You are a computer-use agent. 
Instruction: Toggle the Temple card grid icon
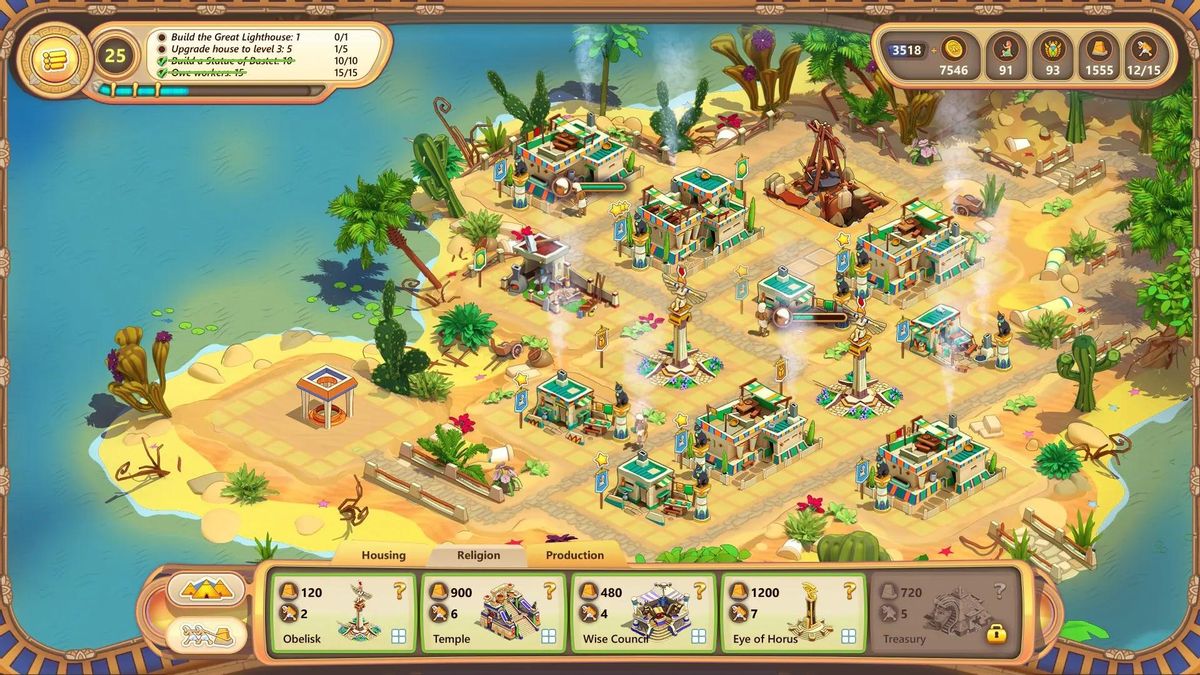pyautogui.click(x=549, y=636)
